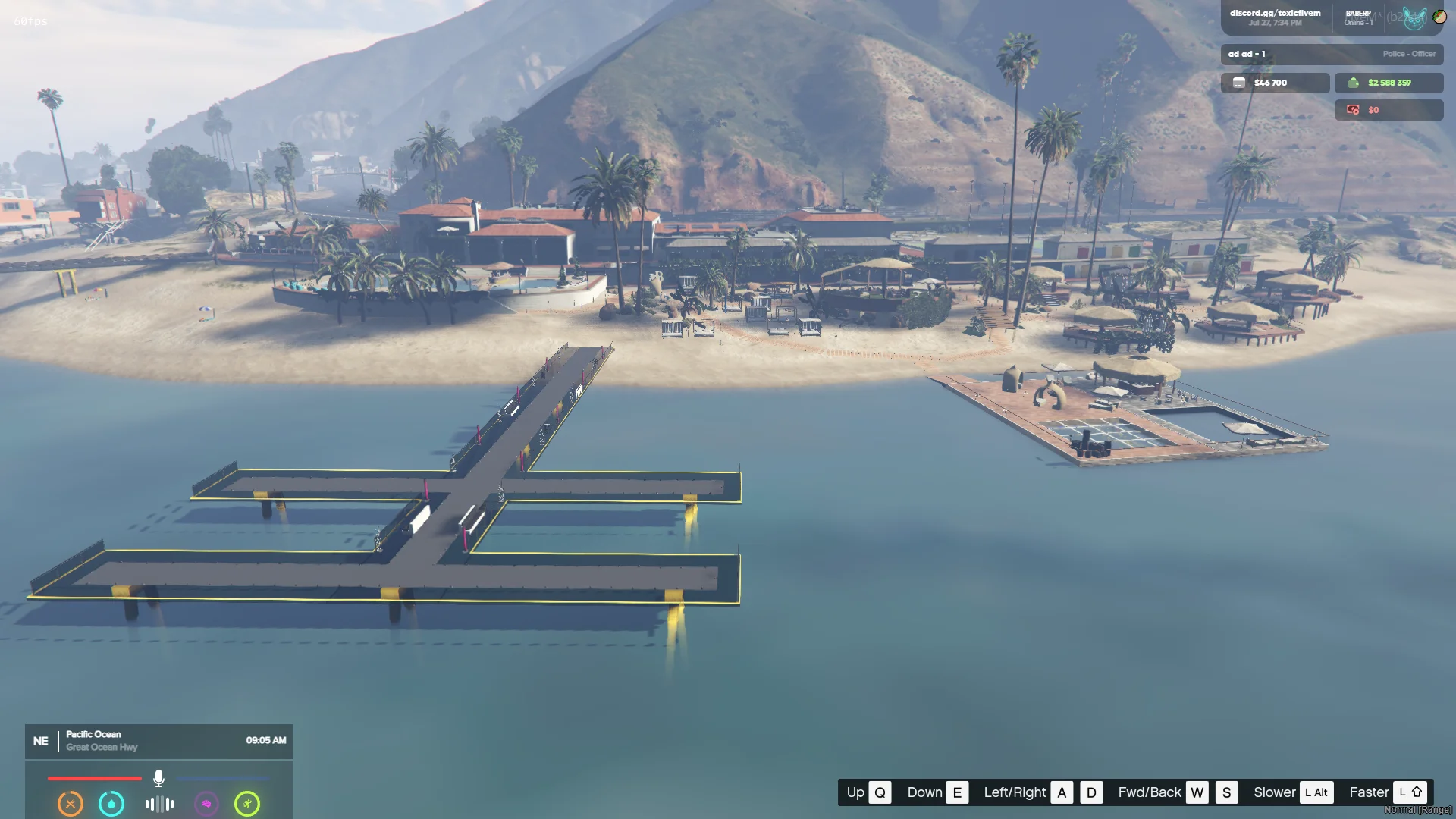The image size is (1456, 819).
Task: Click the green running-man stamina icon
Action: [247, 804]
